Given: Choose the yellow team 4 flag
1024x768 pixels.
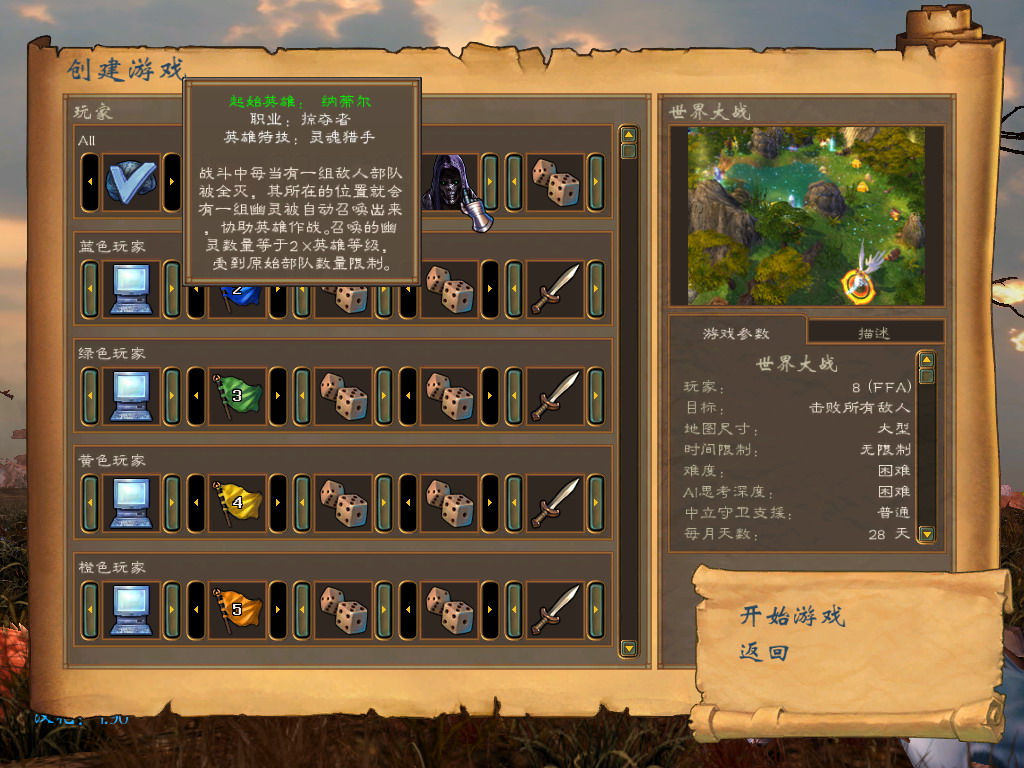Looking at the screenshot, I should pyautogui.click(x=237, y=503).
